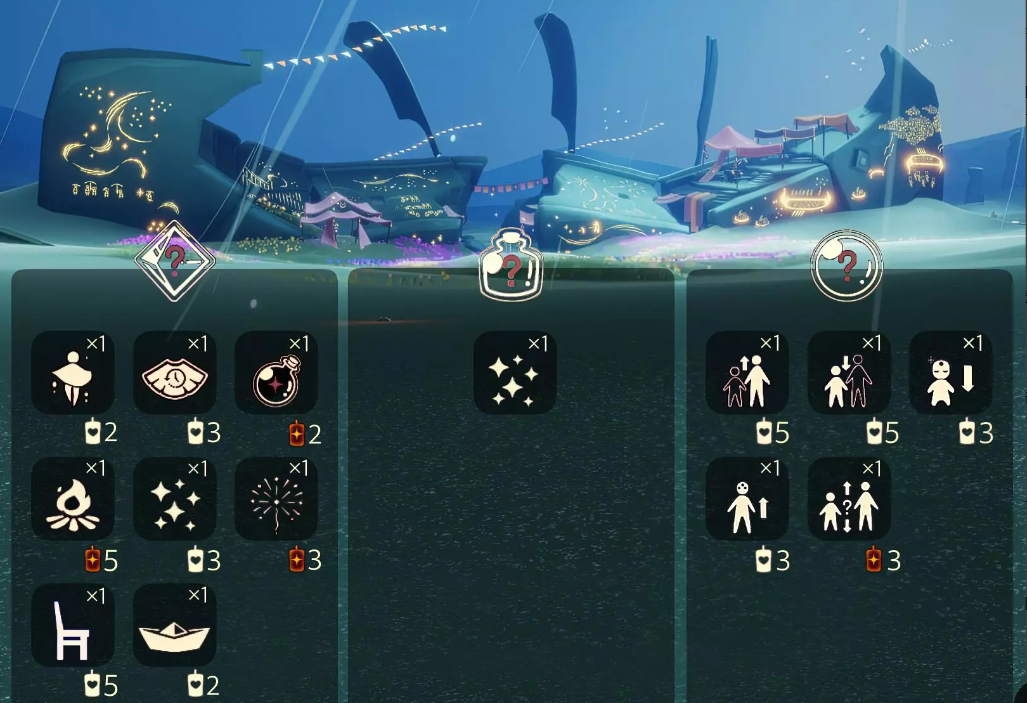Viewport: 1027px width, 703px height.
Task: Choose the fireworks spell
Action: click(x=277, y=499)
